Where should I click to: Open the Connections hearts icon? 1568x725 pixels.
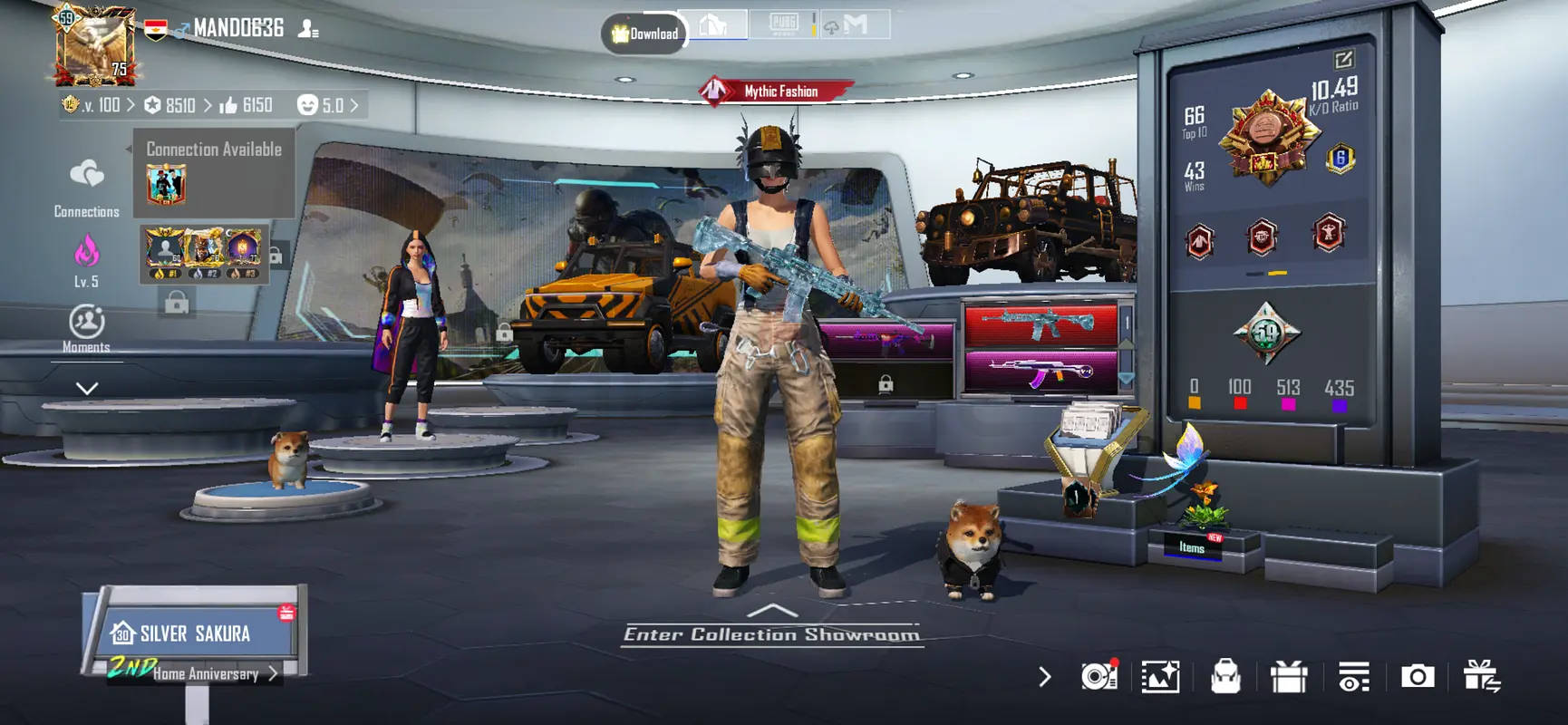(86, 174)
